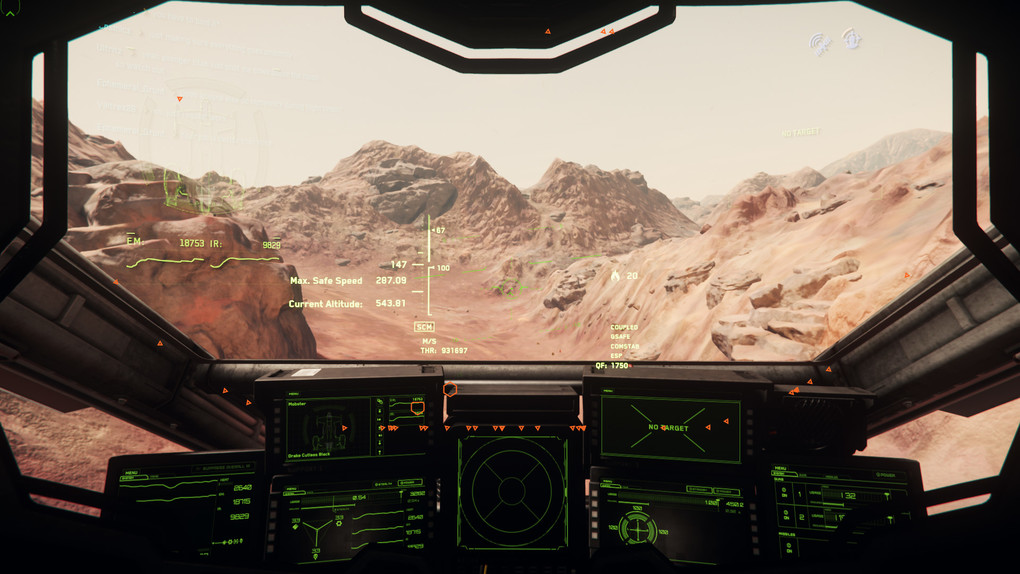Screen dimensions: 1020x574
Task: Click the person silhouette status icon
Action: (x=852, y=40)
